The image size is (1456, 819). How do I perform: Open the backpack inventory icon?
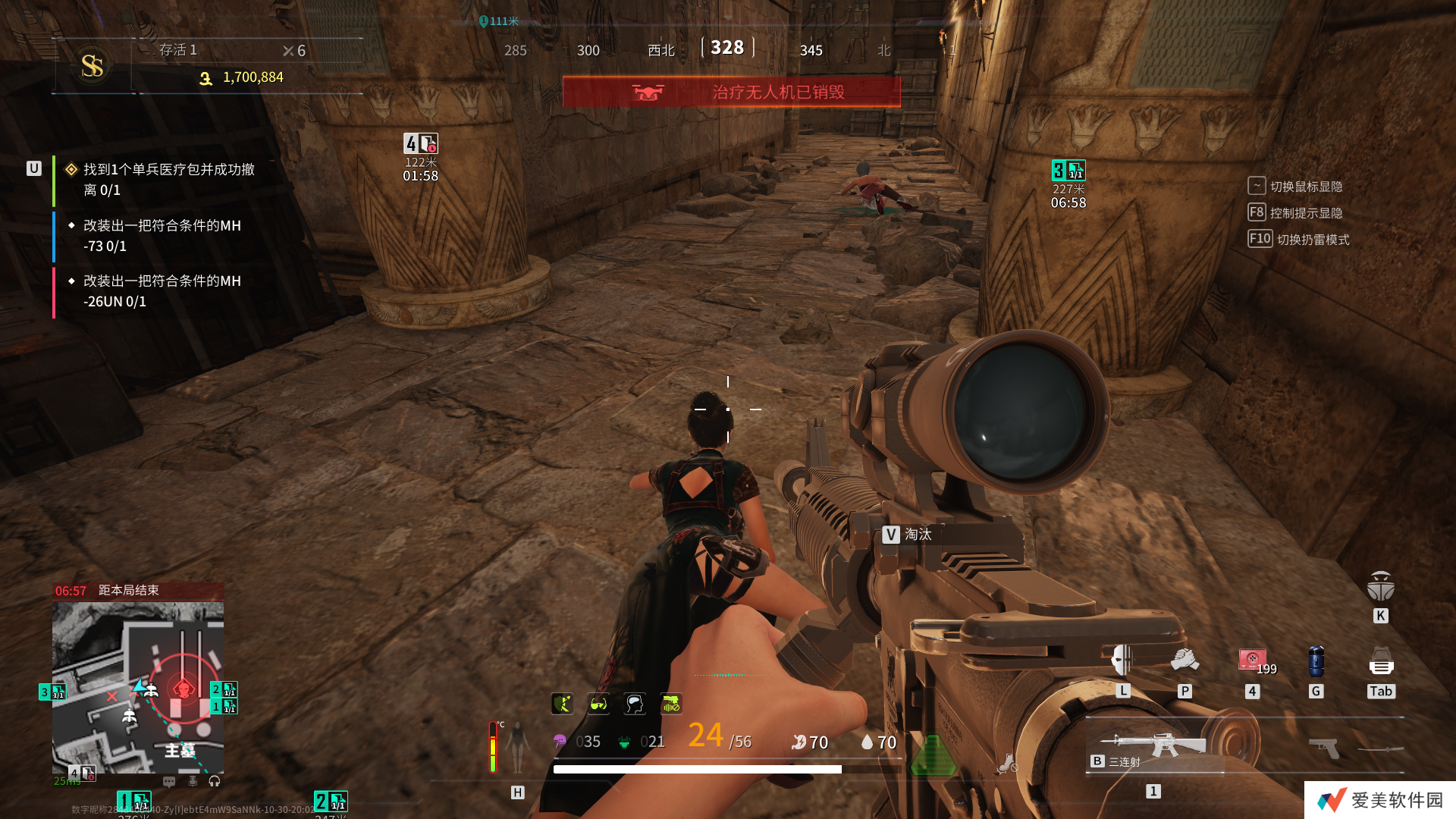click(x=1381, y=663)
